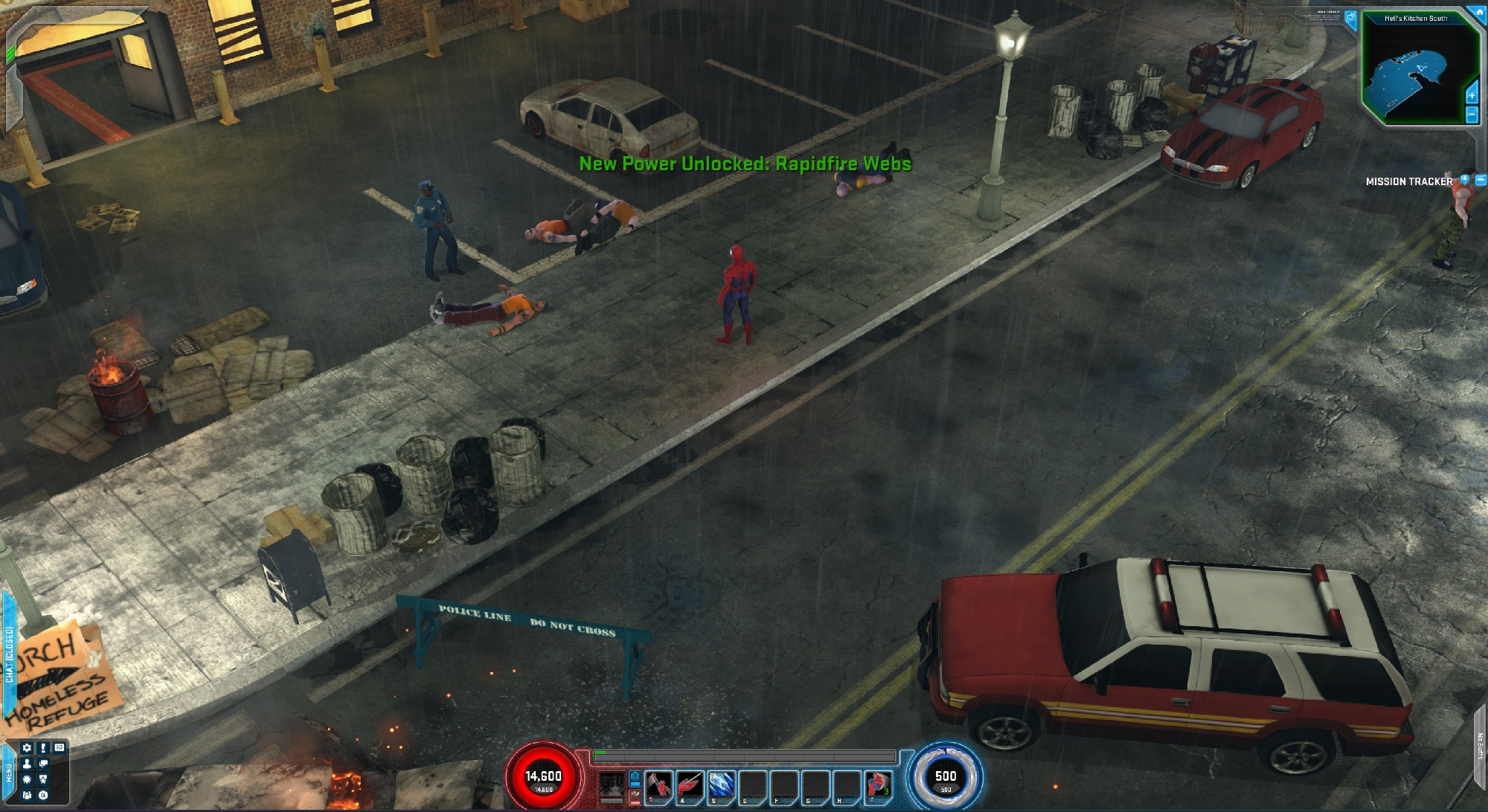Collapse the Mission Tracker with minus button

click(x=1480, y=180)
